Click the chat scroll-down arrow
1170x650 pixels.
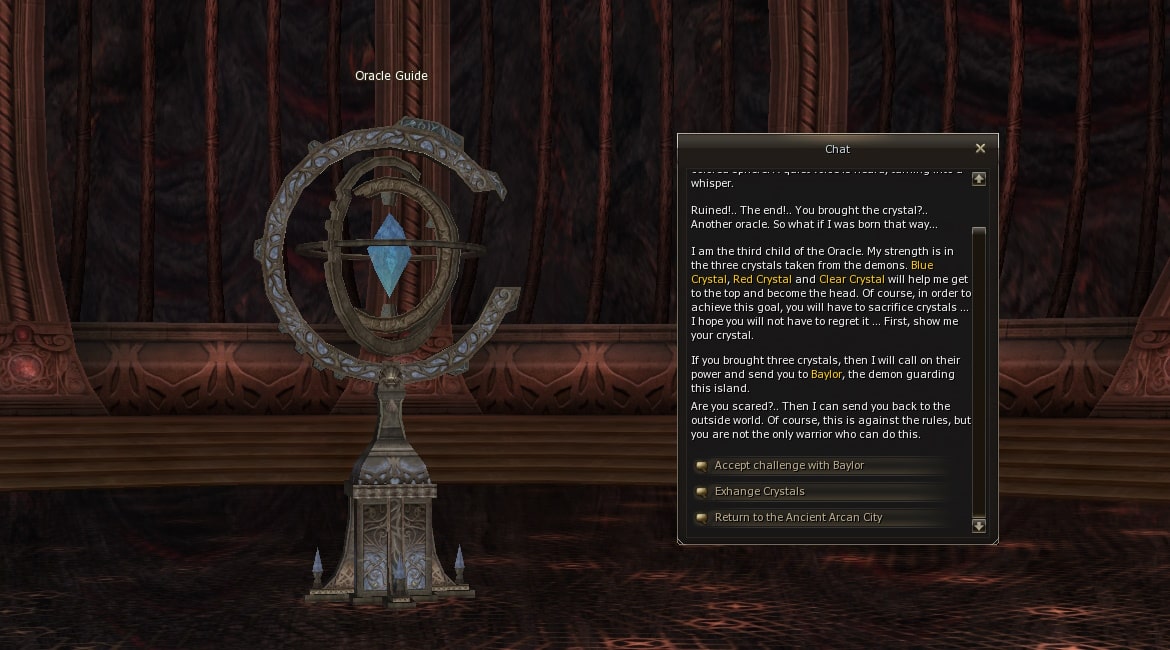coord(979,525)
